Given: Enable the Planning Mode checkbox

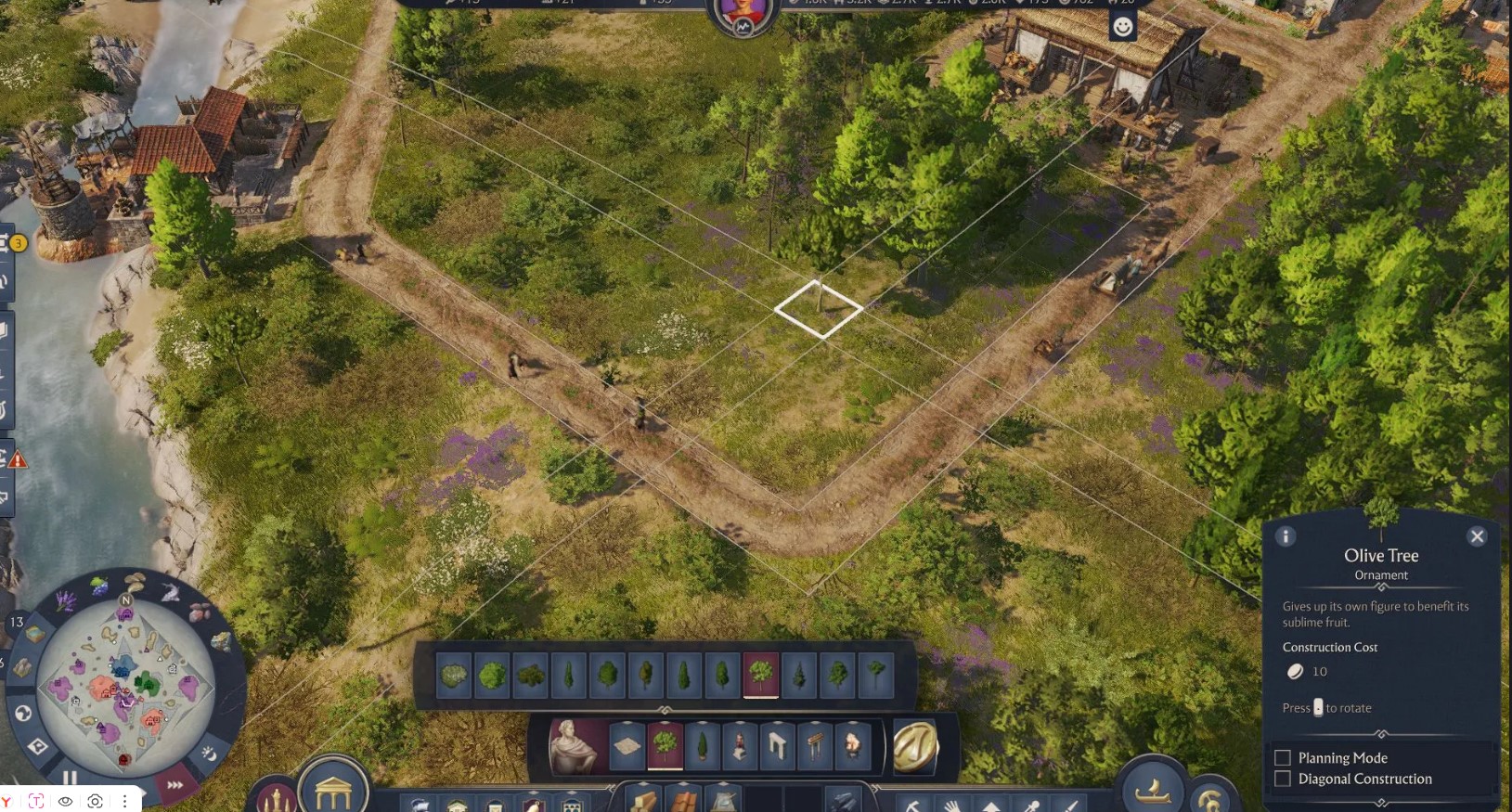Looking at the screenshot, I should 1283,758.
